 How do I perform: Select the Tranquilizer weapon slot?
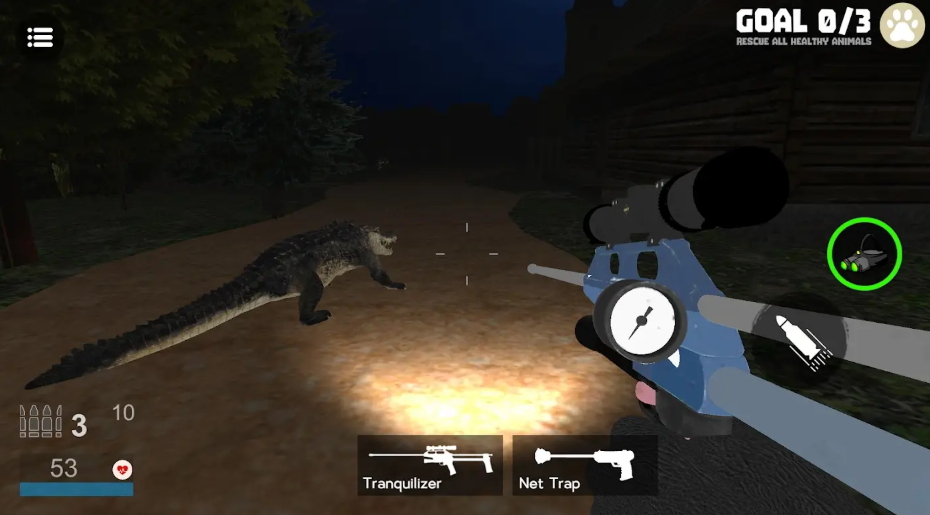pyautogui.click(x=430, y=465)
